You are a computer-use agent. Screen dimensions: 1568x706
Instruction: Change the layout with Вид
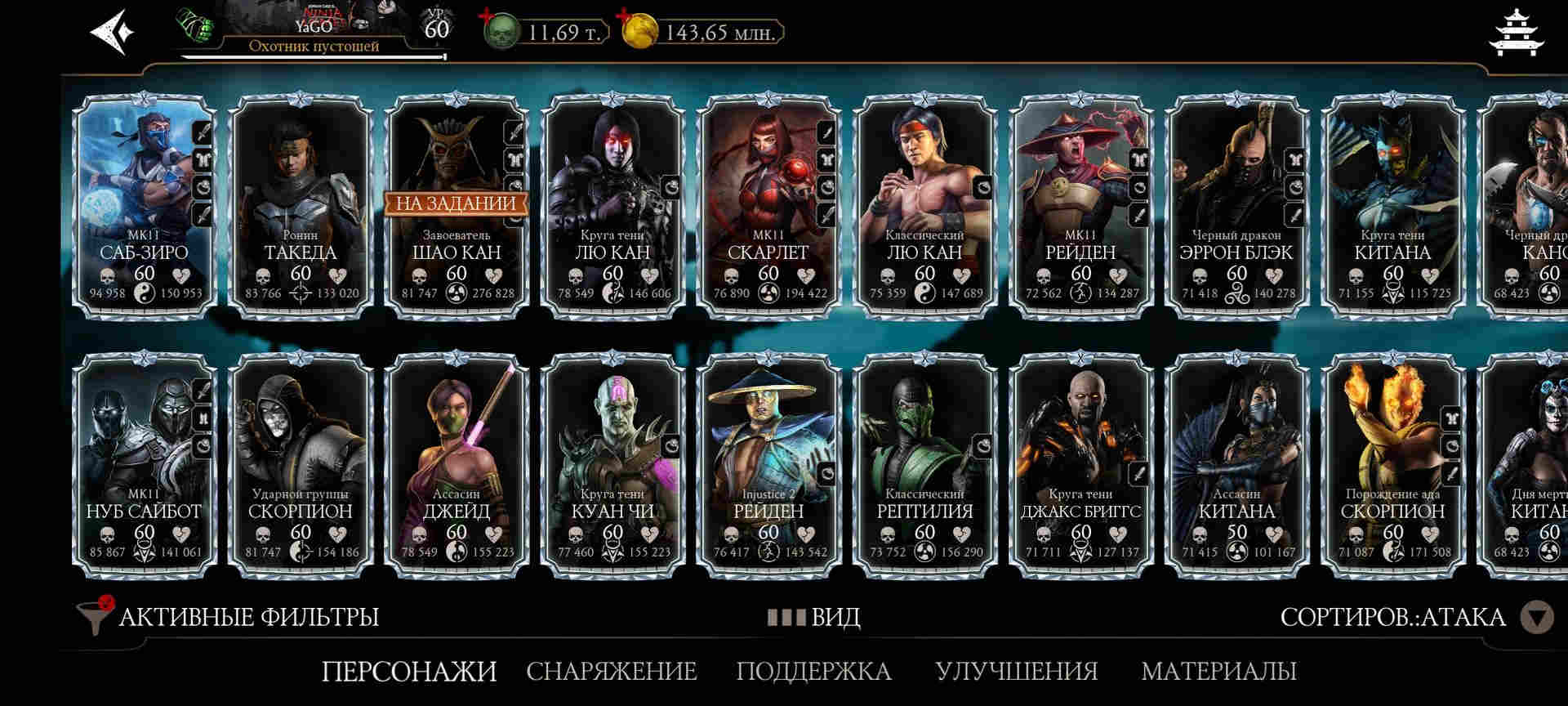coord(814,617)
